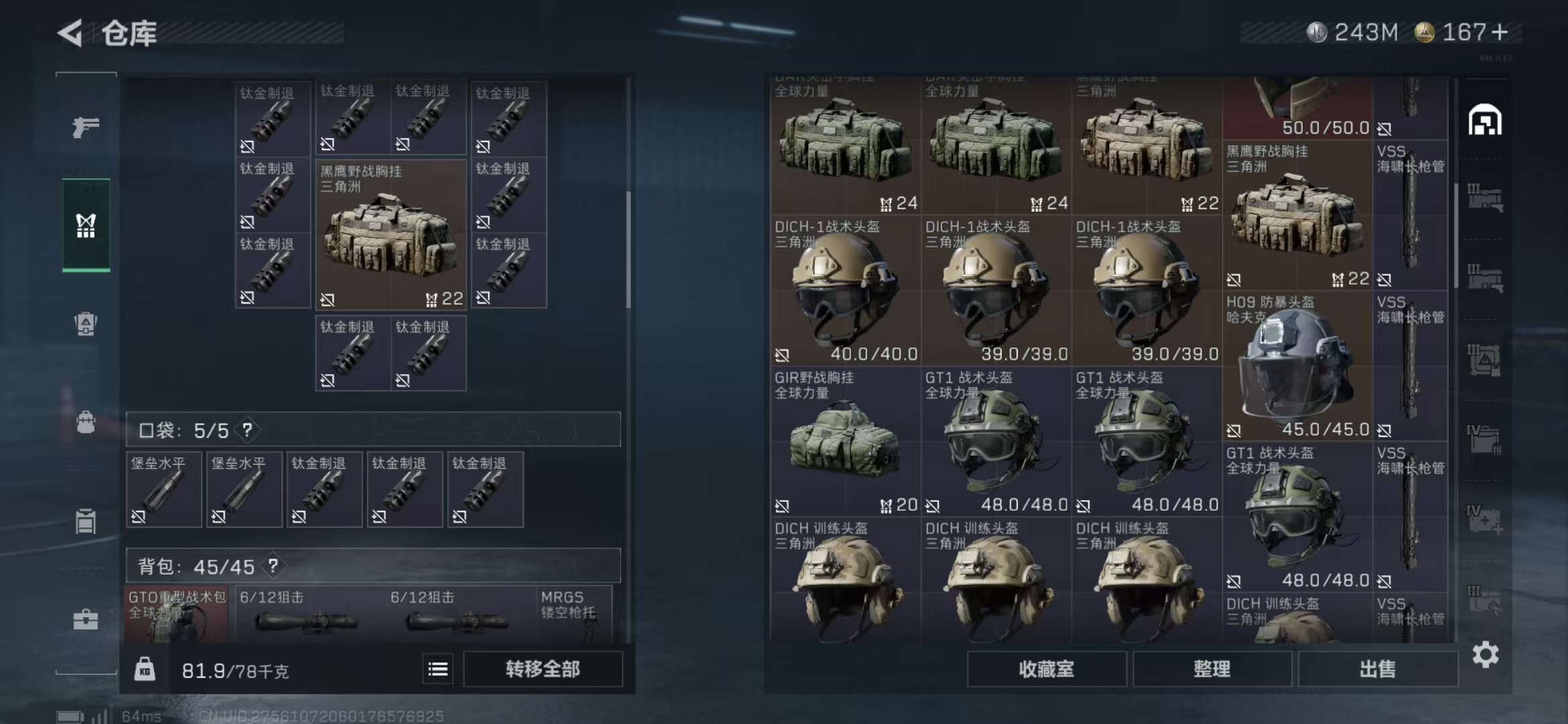Screen dimensions: 1568x724
Task: Go back using the arrow beside 仓库
Action: [x=70, y=33]
